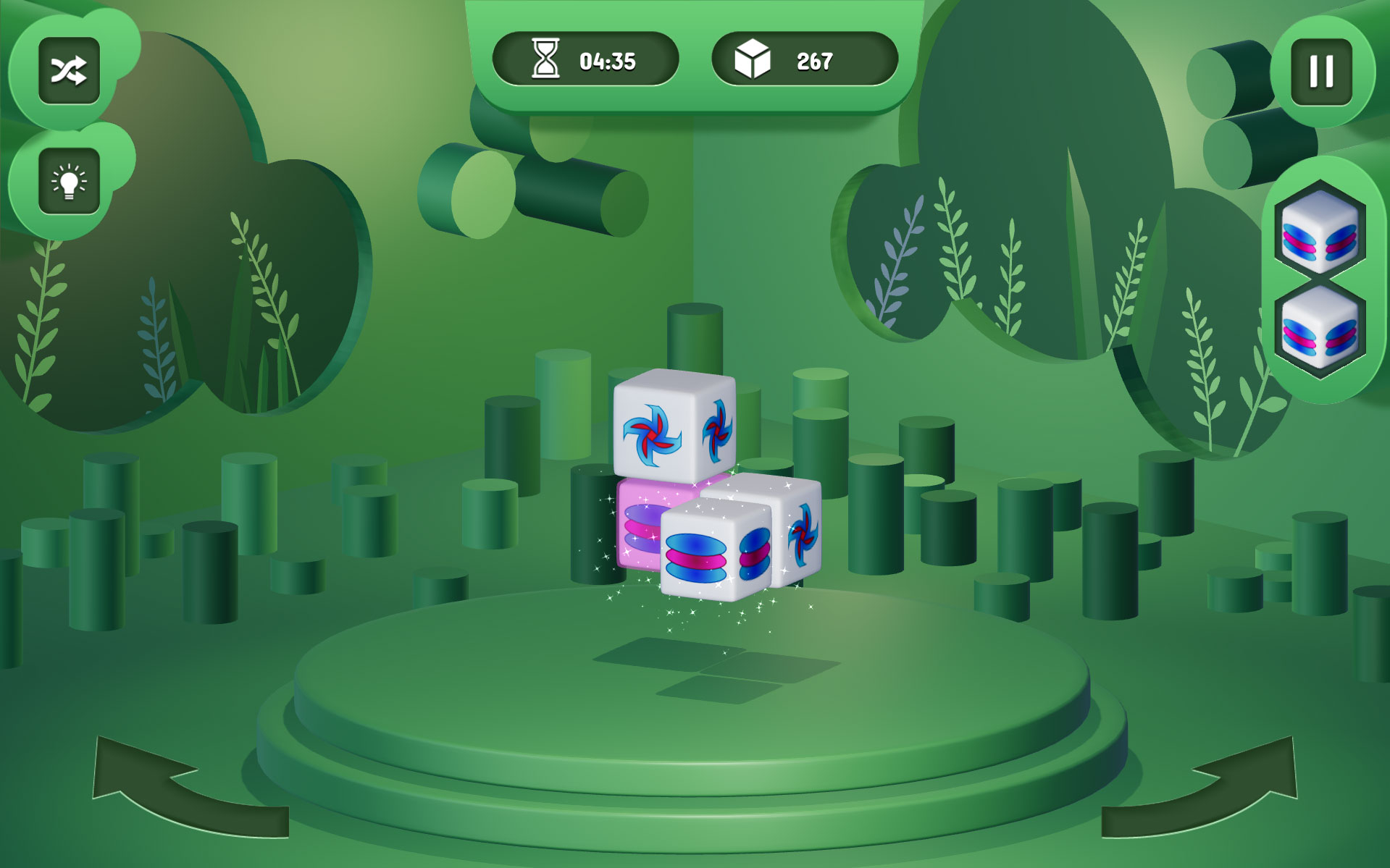Click the cube counter icon
Screen dimensions: 1390x868
pyautogui.click(x=752, y=60)
